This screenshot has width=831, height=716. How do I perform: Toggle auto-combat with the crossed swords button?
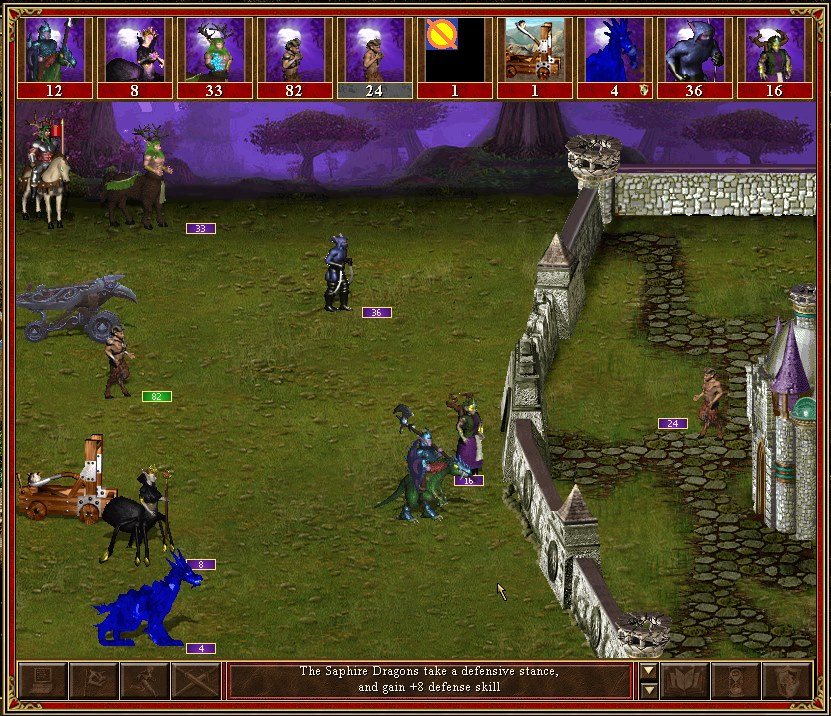pyautogui.click(x=195, y=681)
